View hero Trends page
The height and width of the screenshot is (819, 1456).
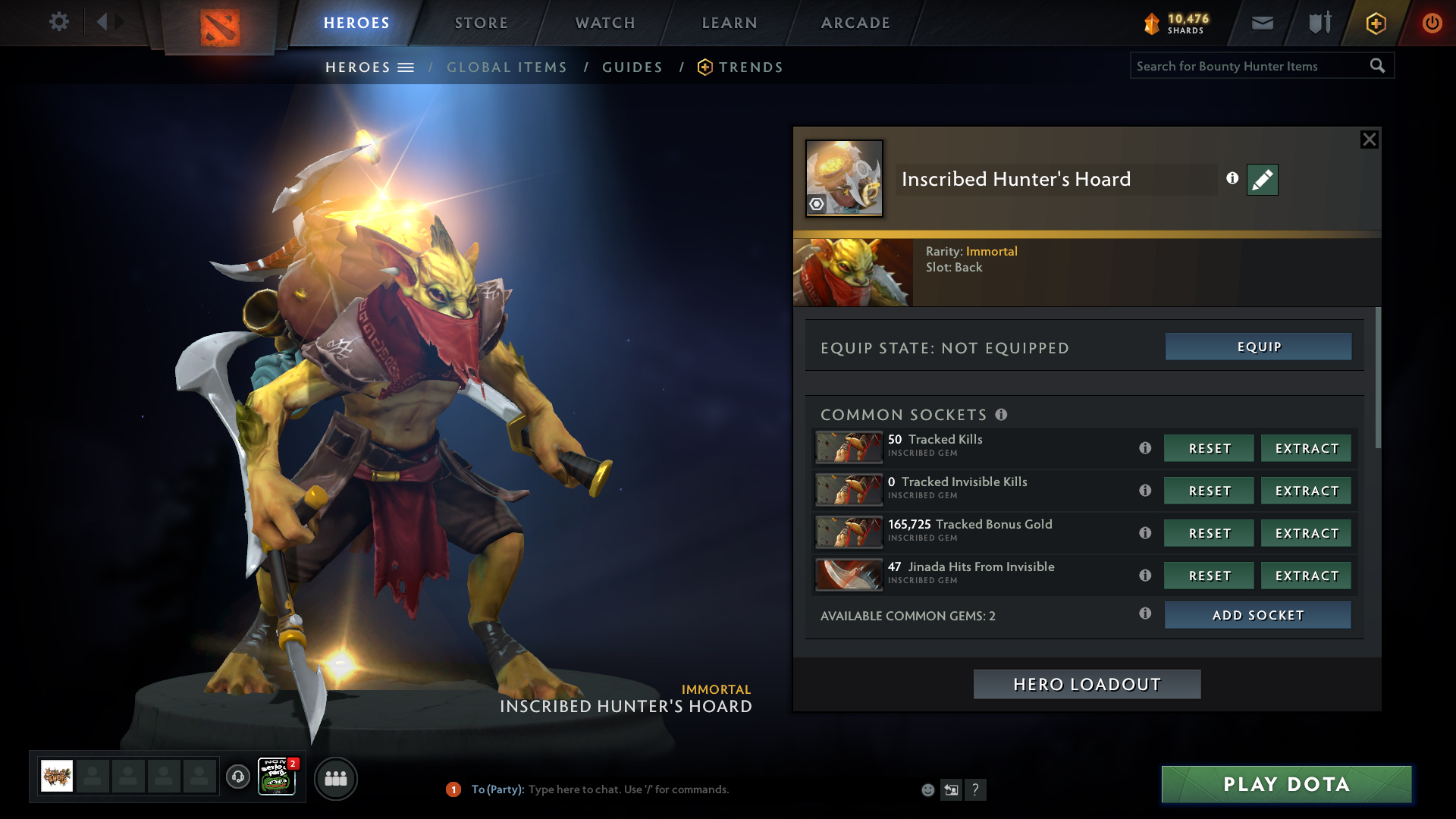750,67
